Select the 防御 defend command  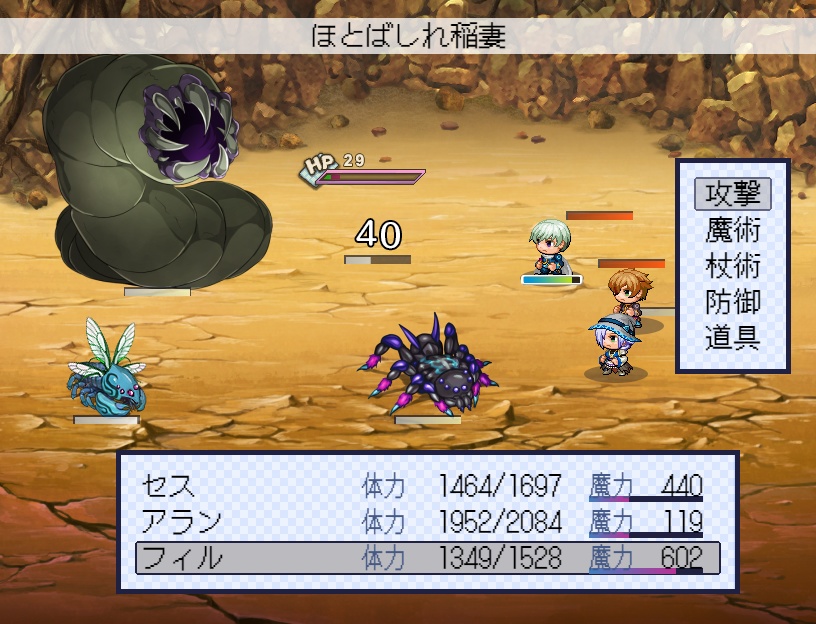point(733,302)
